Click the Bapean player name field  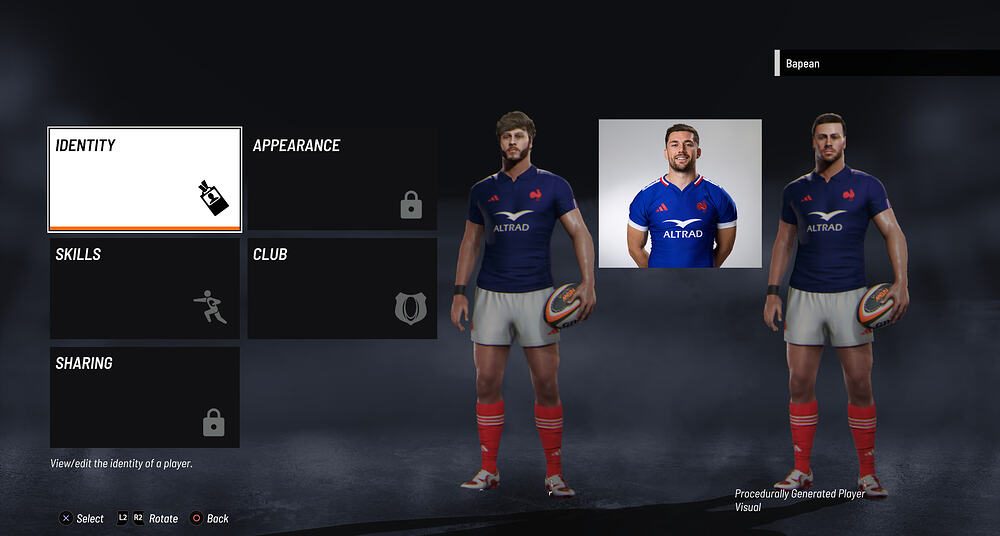[886, 63]
